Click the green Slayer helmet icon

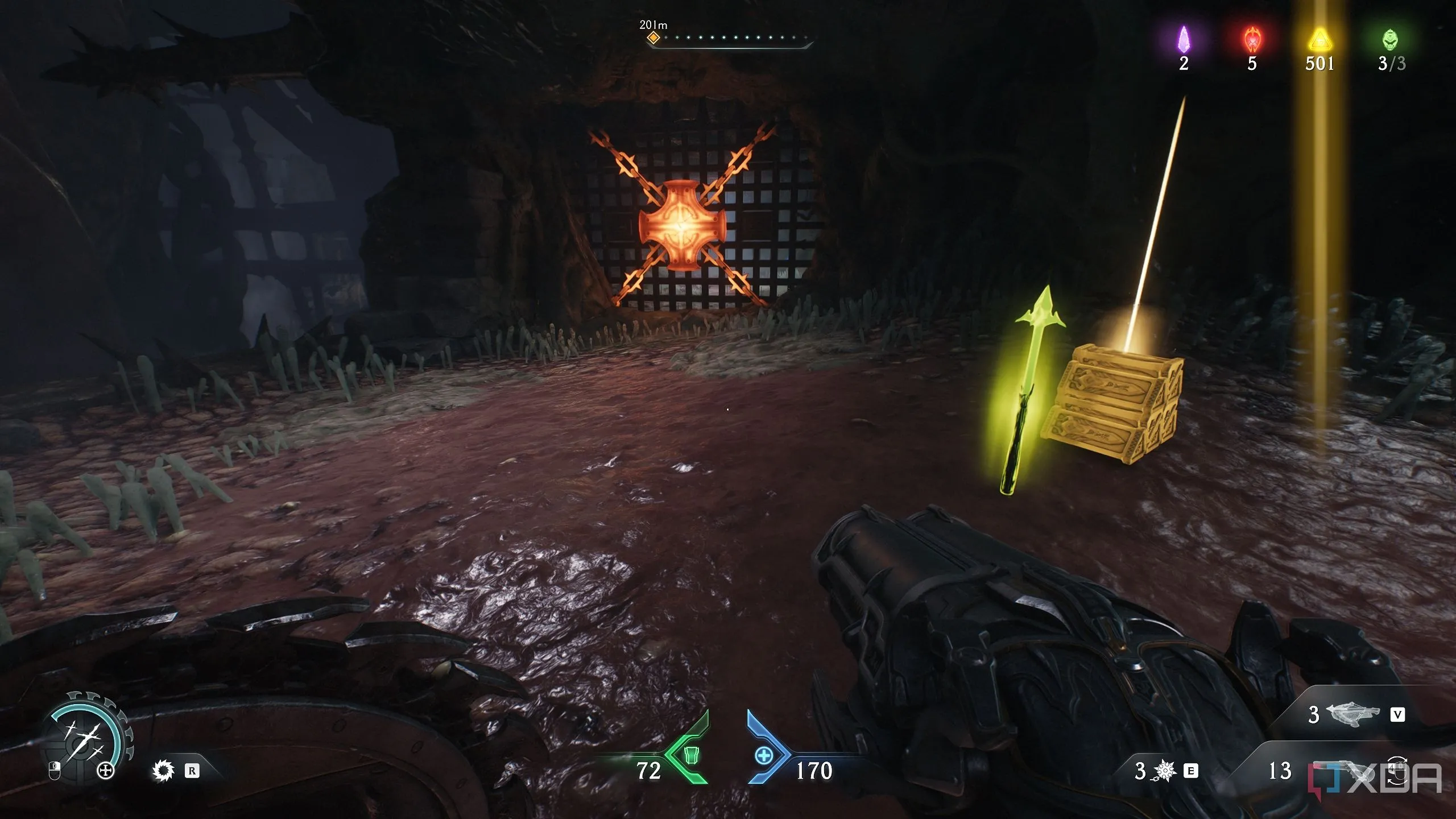(x=1389, y=40)
